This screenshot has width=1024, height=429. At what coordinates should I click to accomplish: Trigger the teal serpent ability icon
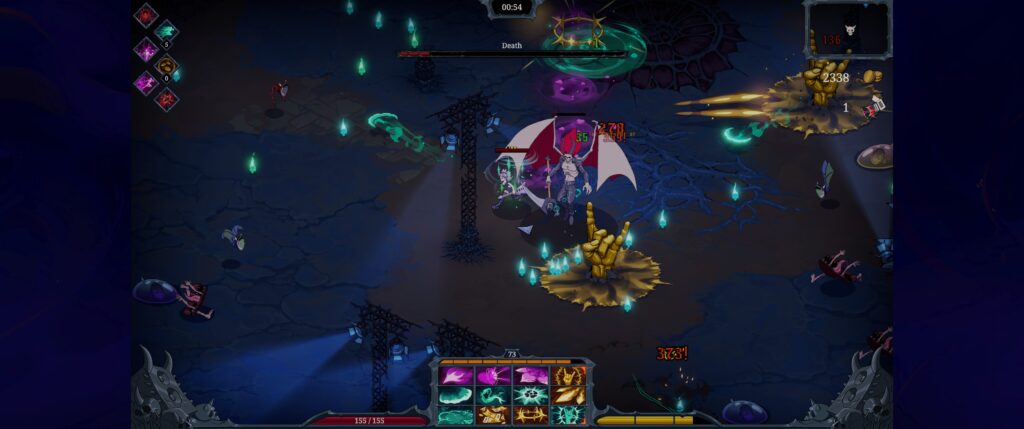click(x=492, y=395)
